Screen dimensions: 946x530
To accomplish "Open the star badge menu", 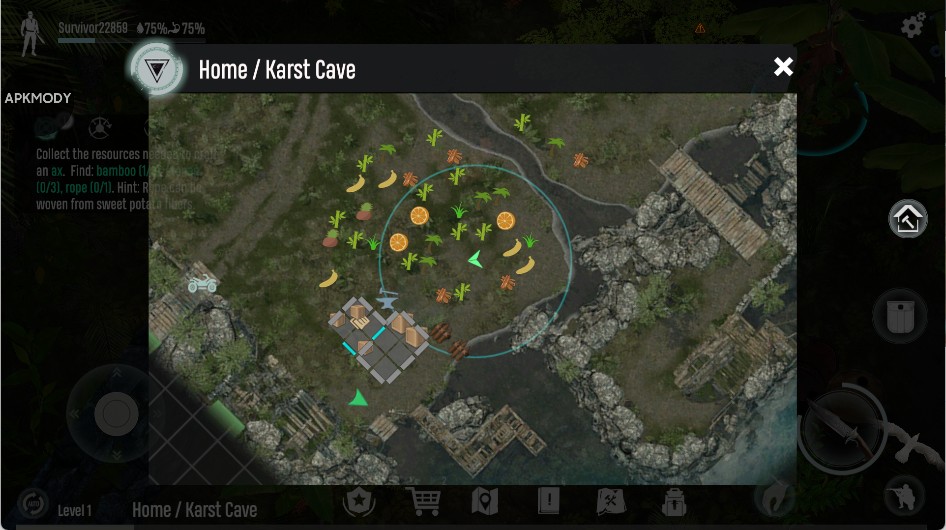I will tap(359, 501).
